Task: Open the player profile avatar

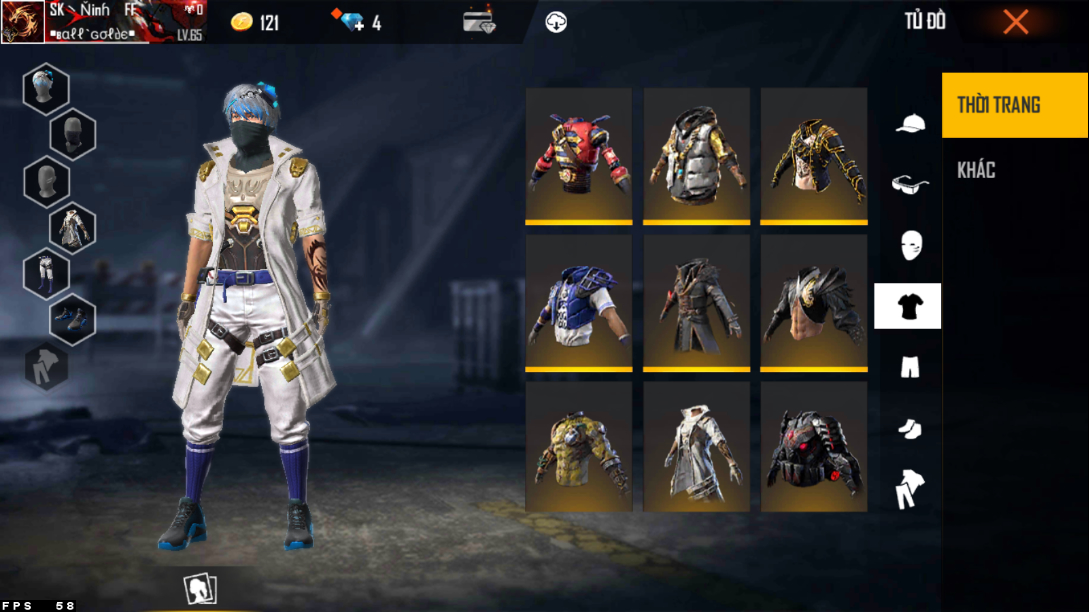Action: (x=23, y=22)
